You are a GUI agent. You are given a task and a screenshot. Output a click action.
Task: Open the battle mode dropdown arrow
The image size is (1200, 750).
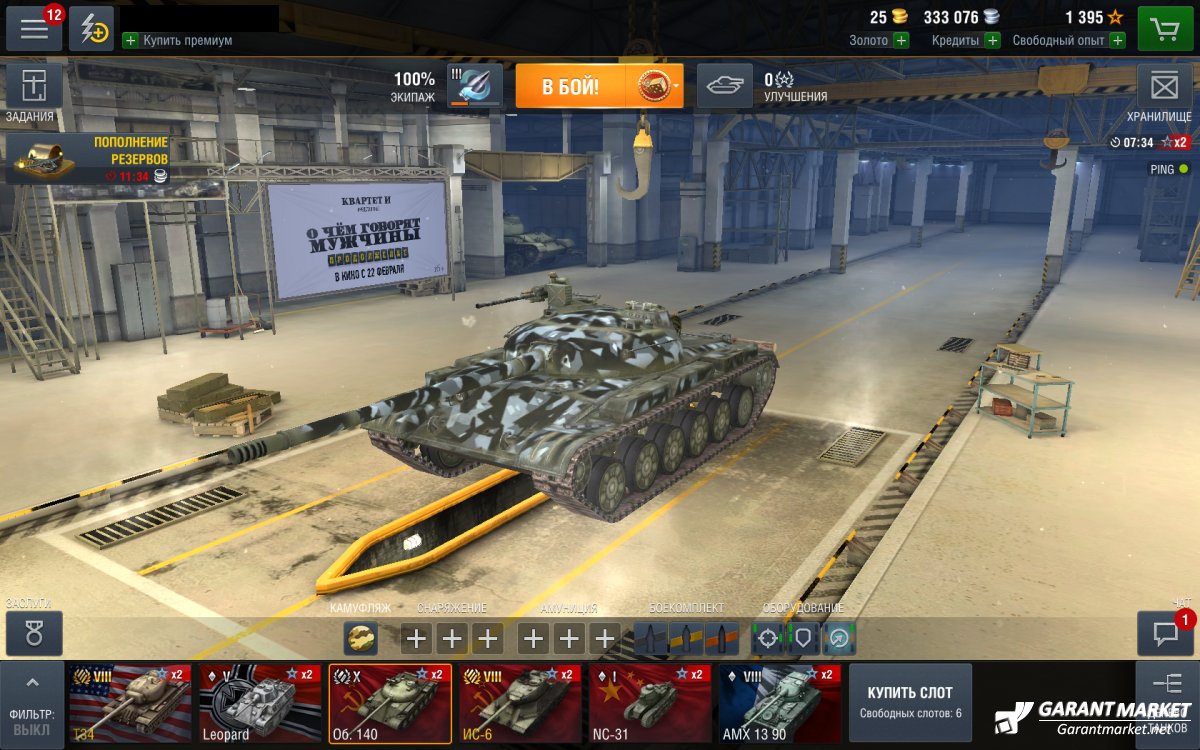[677, 87]
